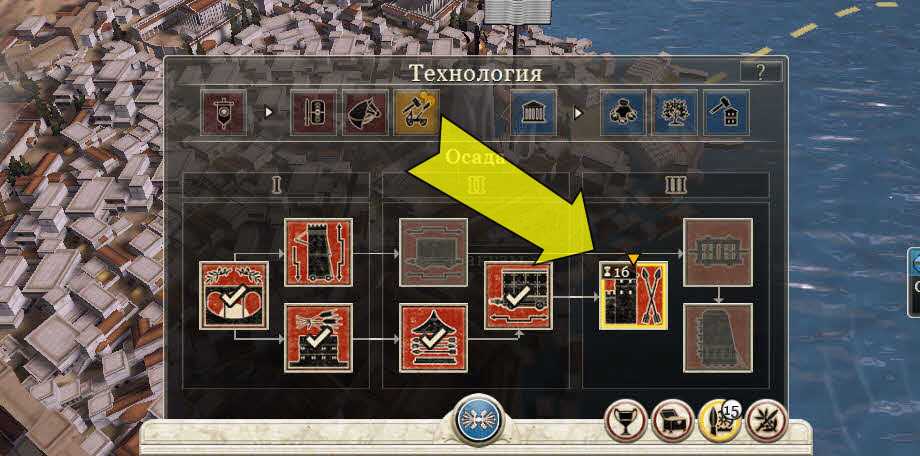Open the question mark help button
This screenshot has height=456, width=920.
tap(760, 71)
